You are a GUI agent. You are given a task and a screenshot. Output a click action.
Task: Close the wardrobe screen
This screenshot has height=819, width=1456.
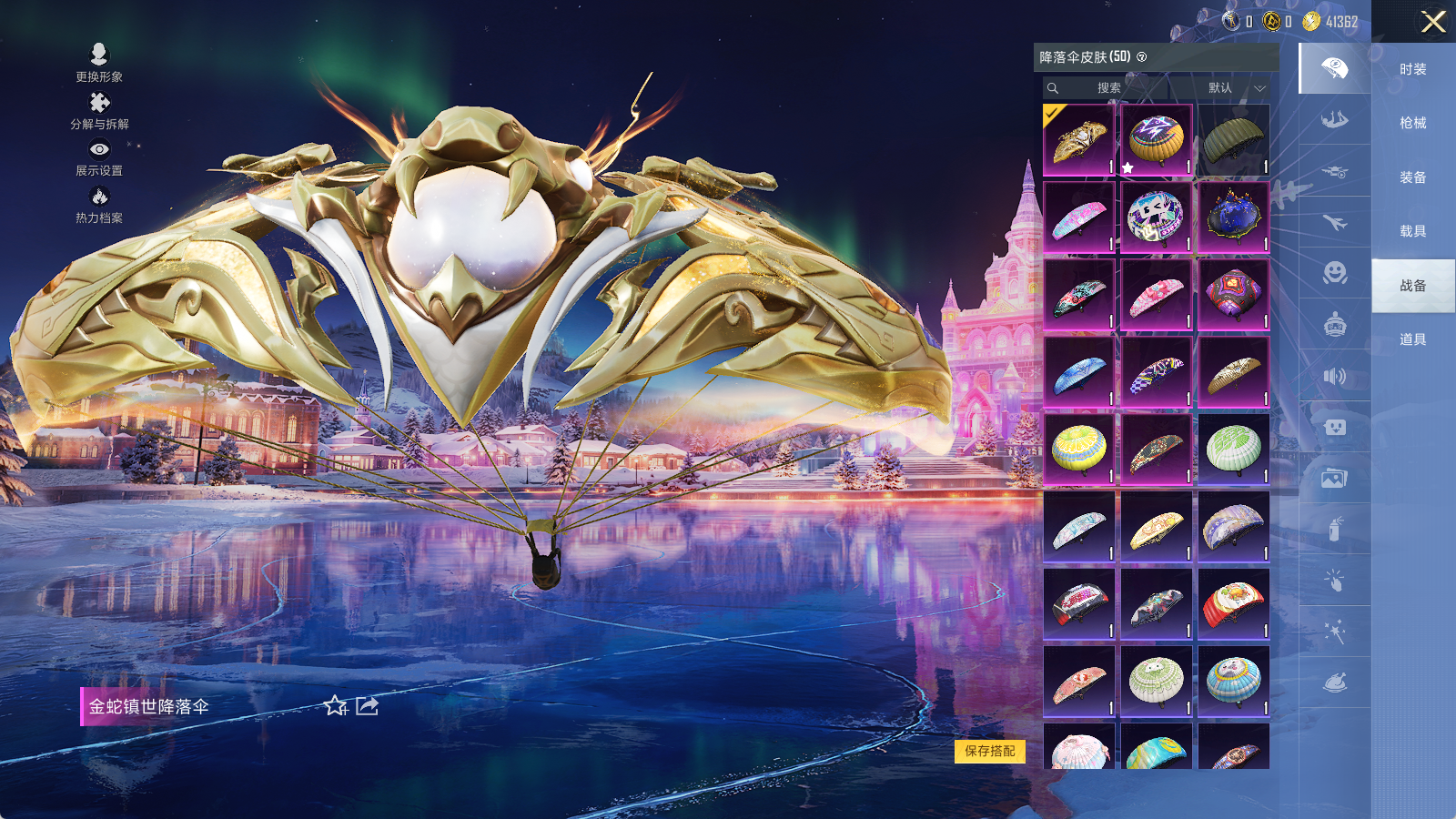[1433, 22]
